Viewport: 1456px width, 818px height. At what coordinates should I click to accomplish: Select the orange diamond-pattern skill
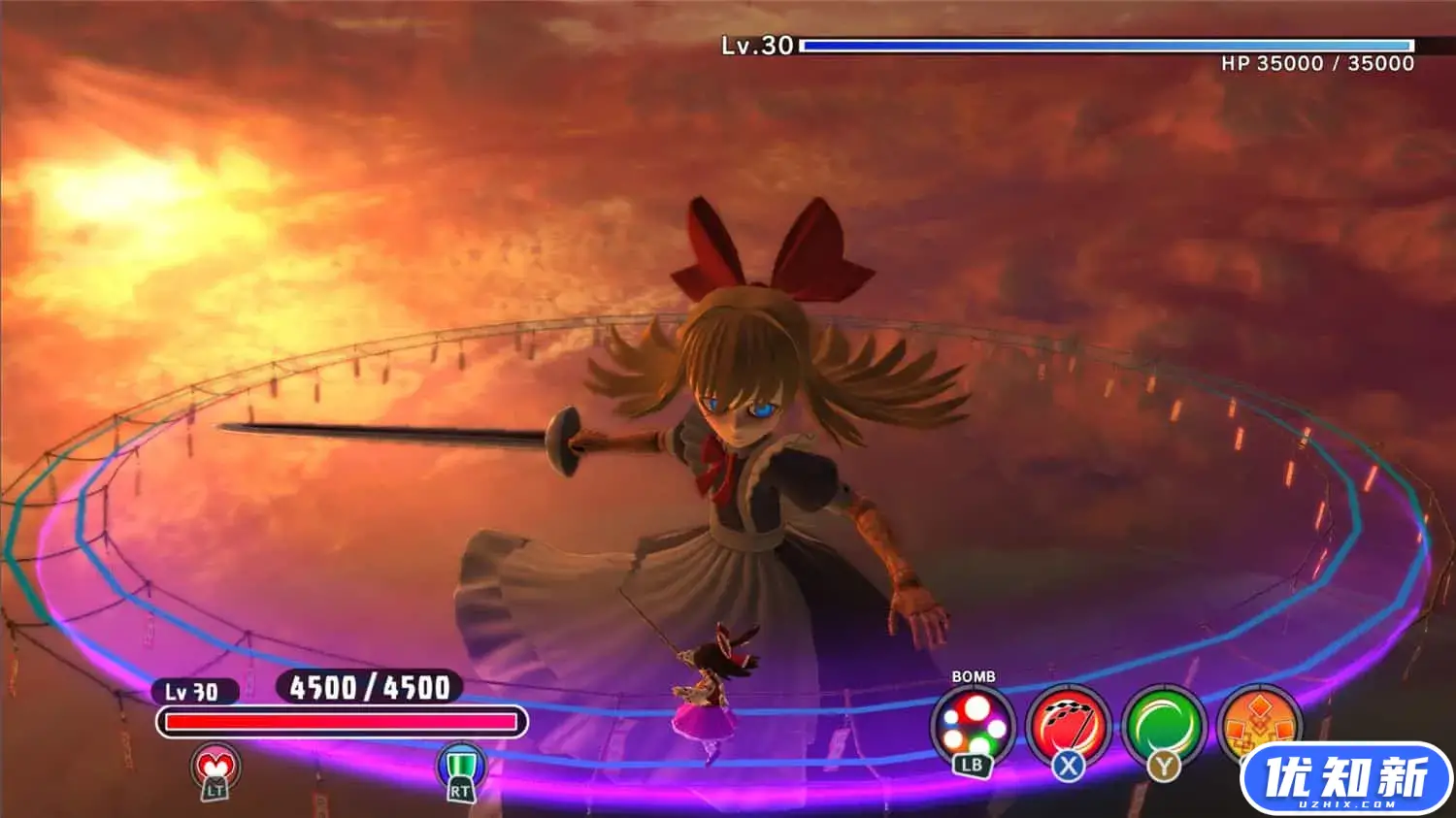(x=1258, y=723)
